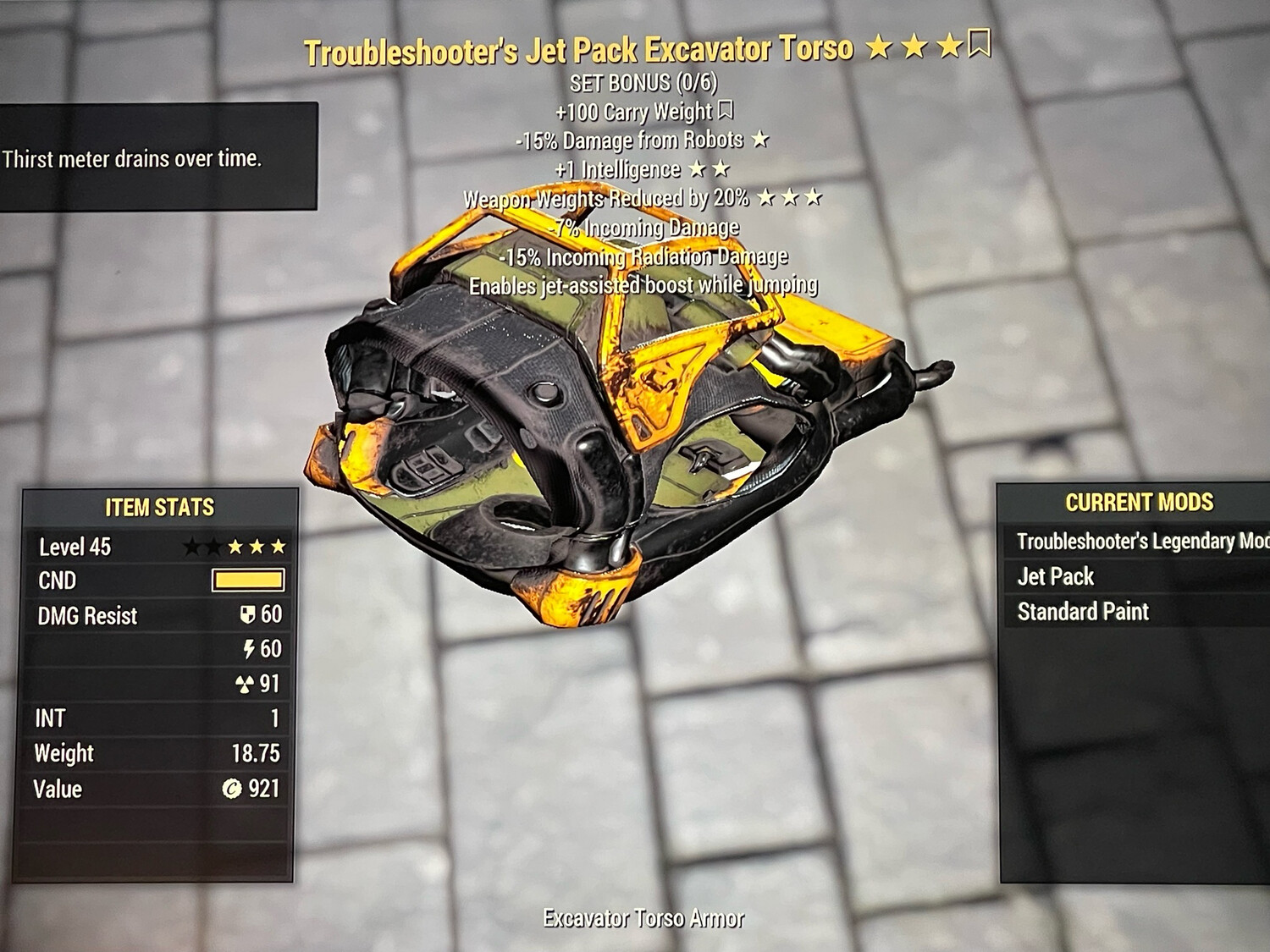This screenshot has width=1270, height=952.
Task: Select the Jet Pack mod entry
Action: tap(1055, 575)
